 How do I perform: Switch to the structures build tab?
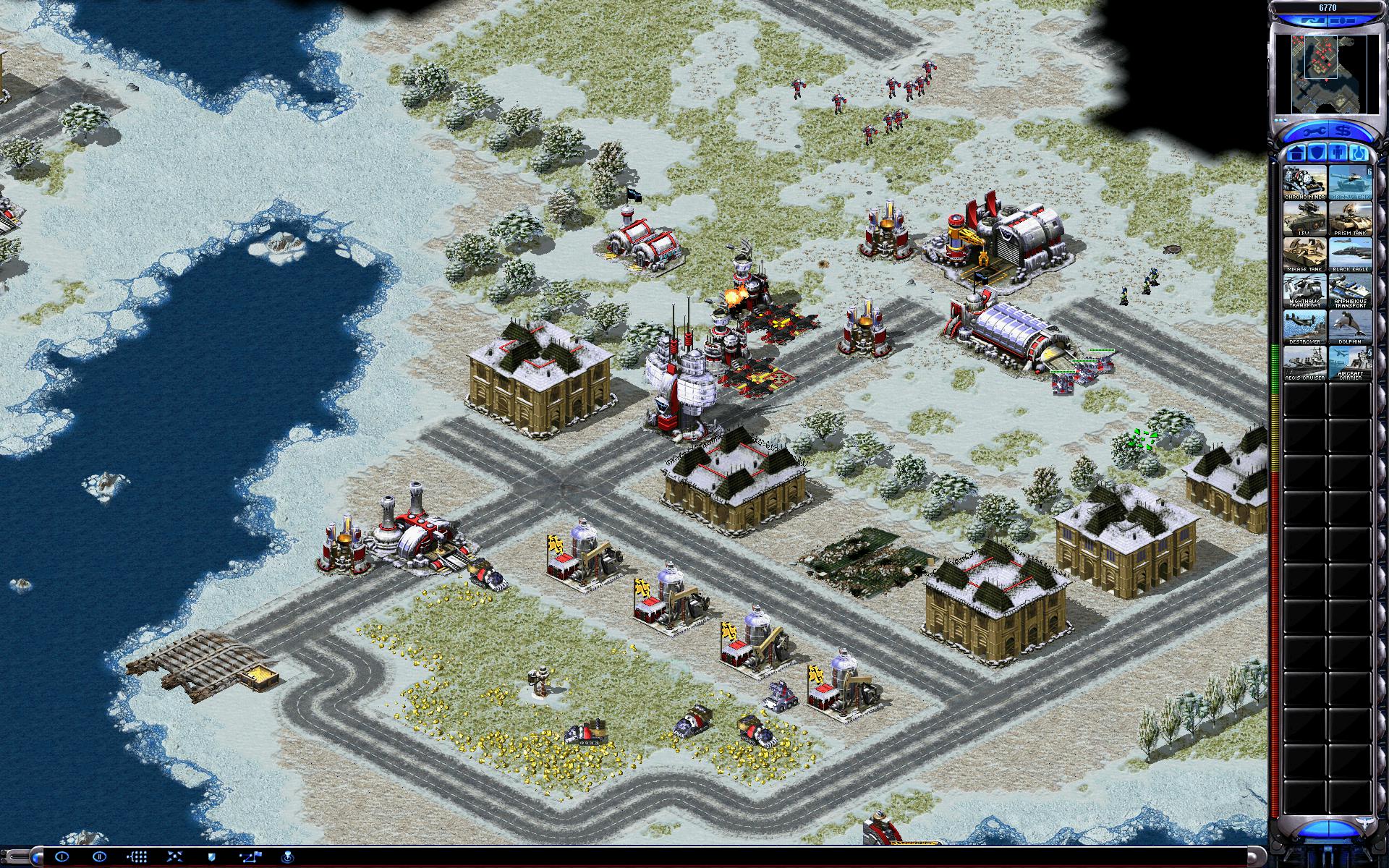pos(1295,153)
